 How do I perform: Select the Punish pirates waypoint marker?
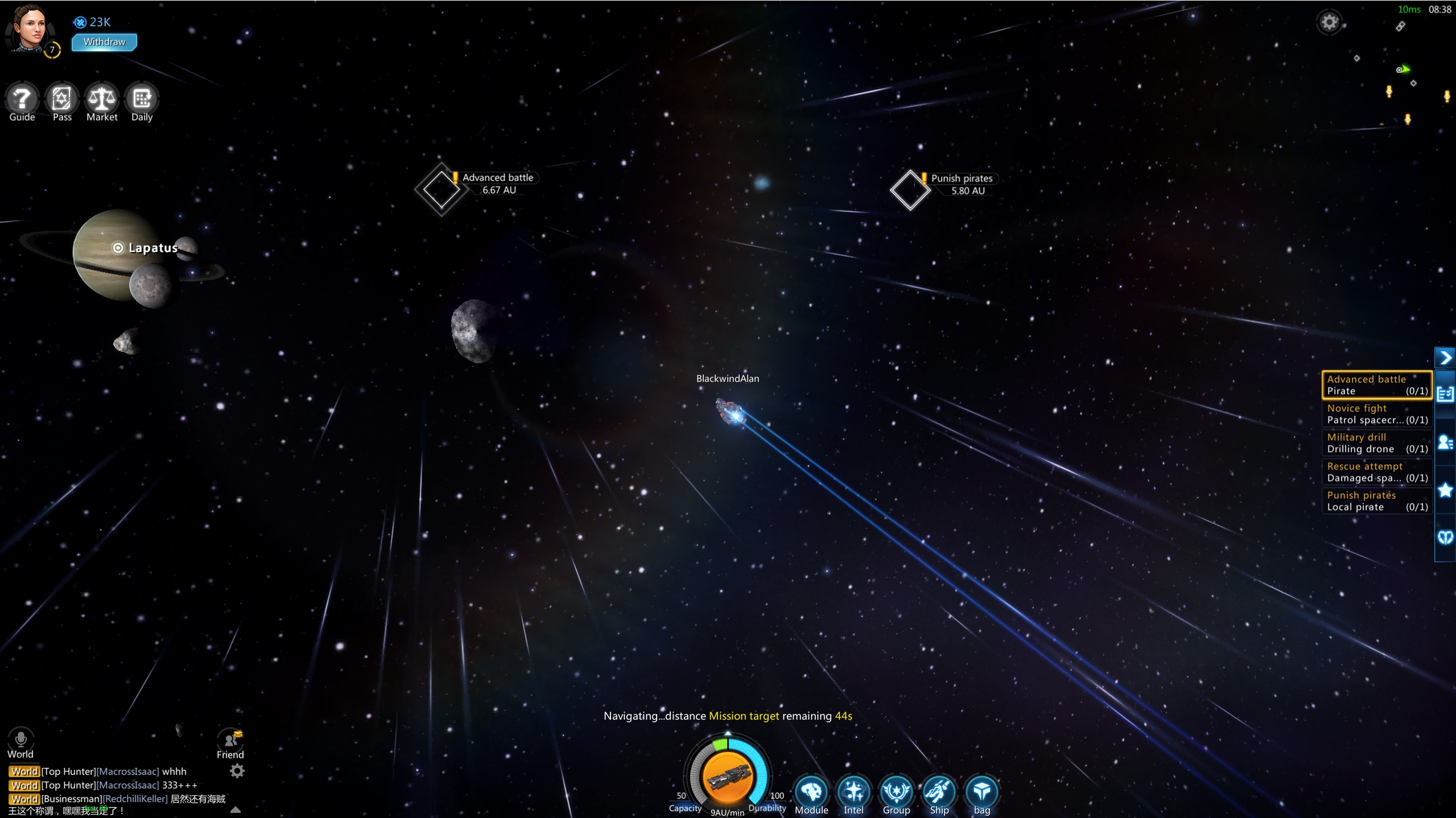(x=910, y=189)
